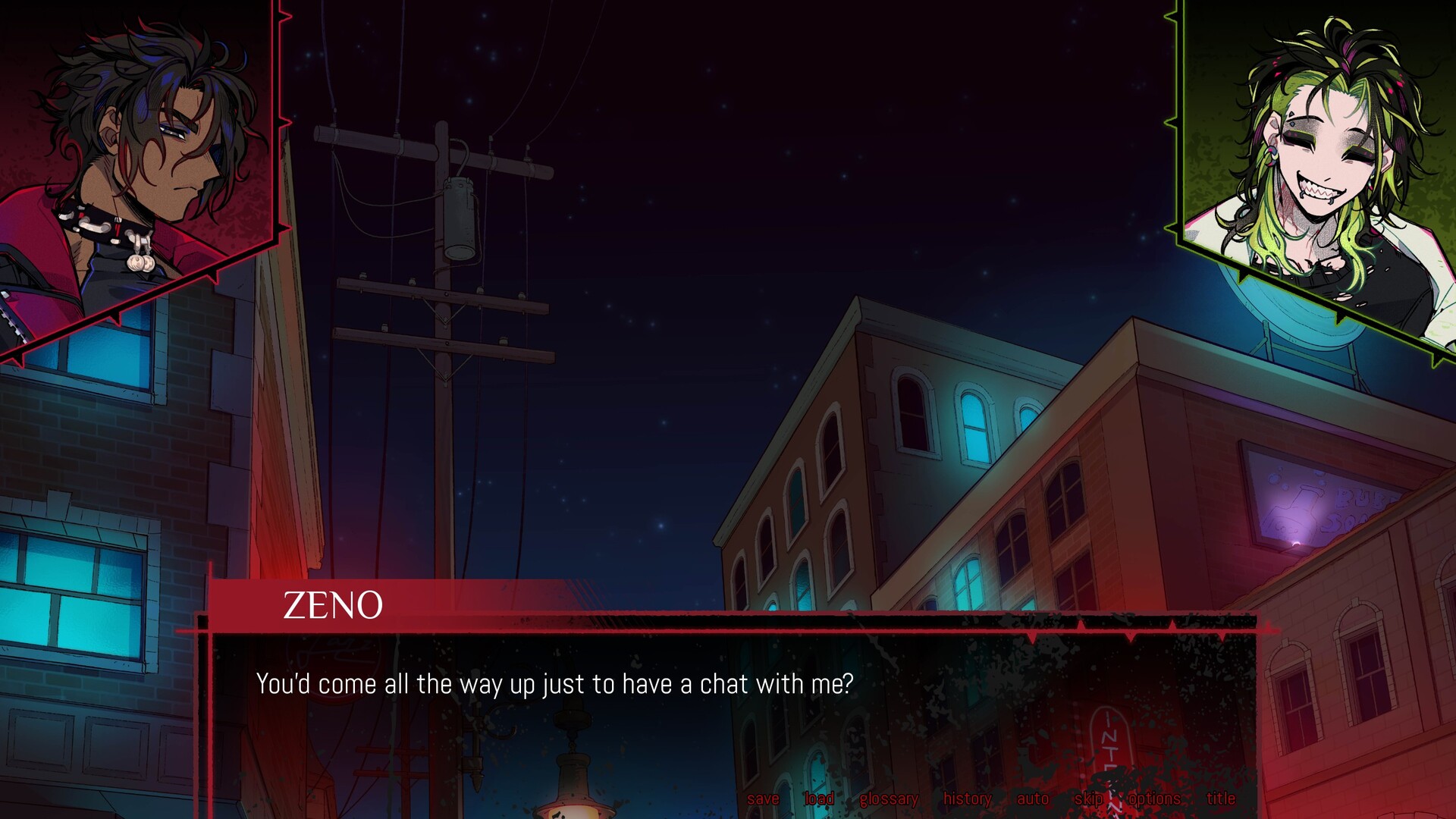Save the game progress
Screen dimensions: 1456x819
[x=764, y=799]
